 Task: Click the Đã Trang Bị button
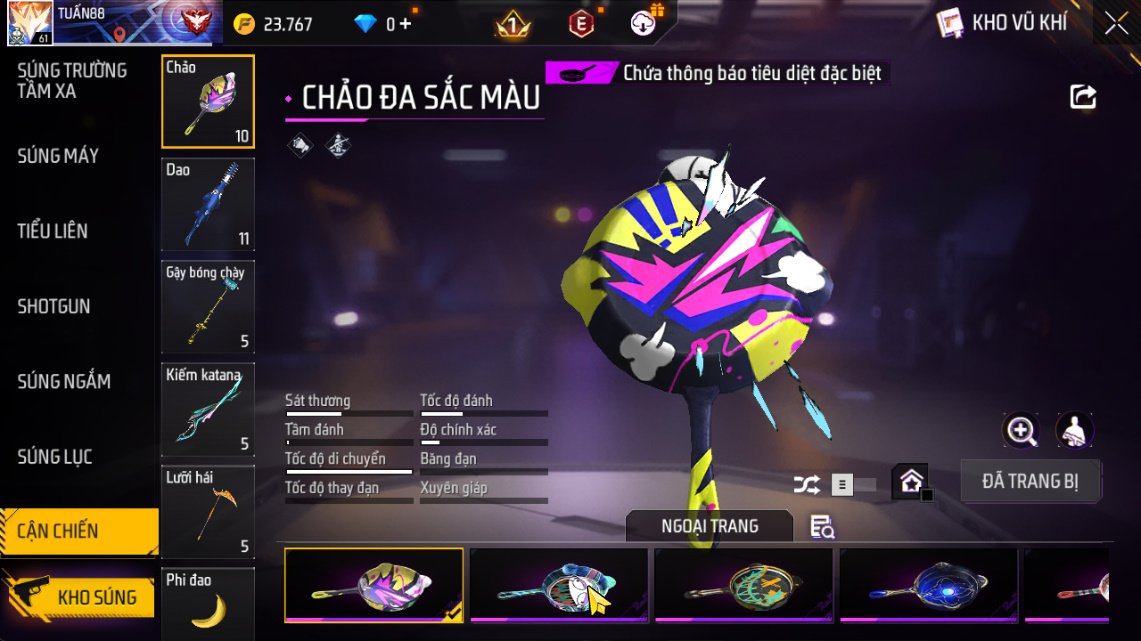pos(1030,481)
